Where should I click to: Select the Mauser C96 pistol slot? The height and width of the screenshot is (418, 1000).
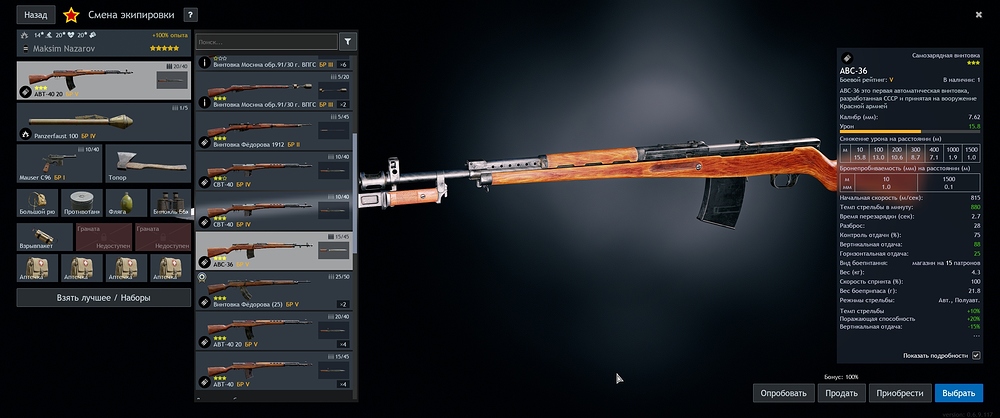coord(57,163)
